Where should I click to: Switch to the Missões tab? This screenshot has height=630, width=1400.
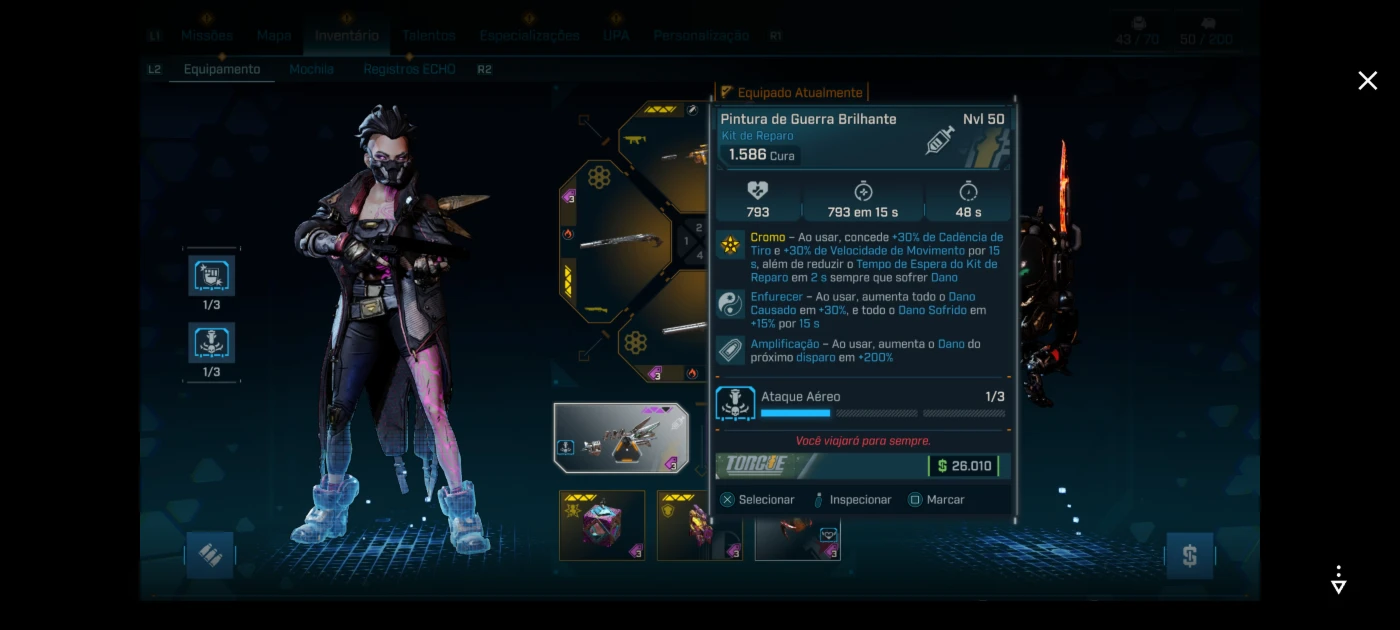(x=206, y=35)
